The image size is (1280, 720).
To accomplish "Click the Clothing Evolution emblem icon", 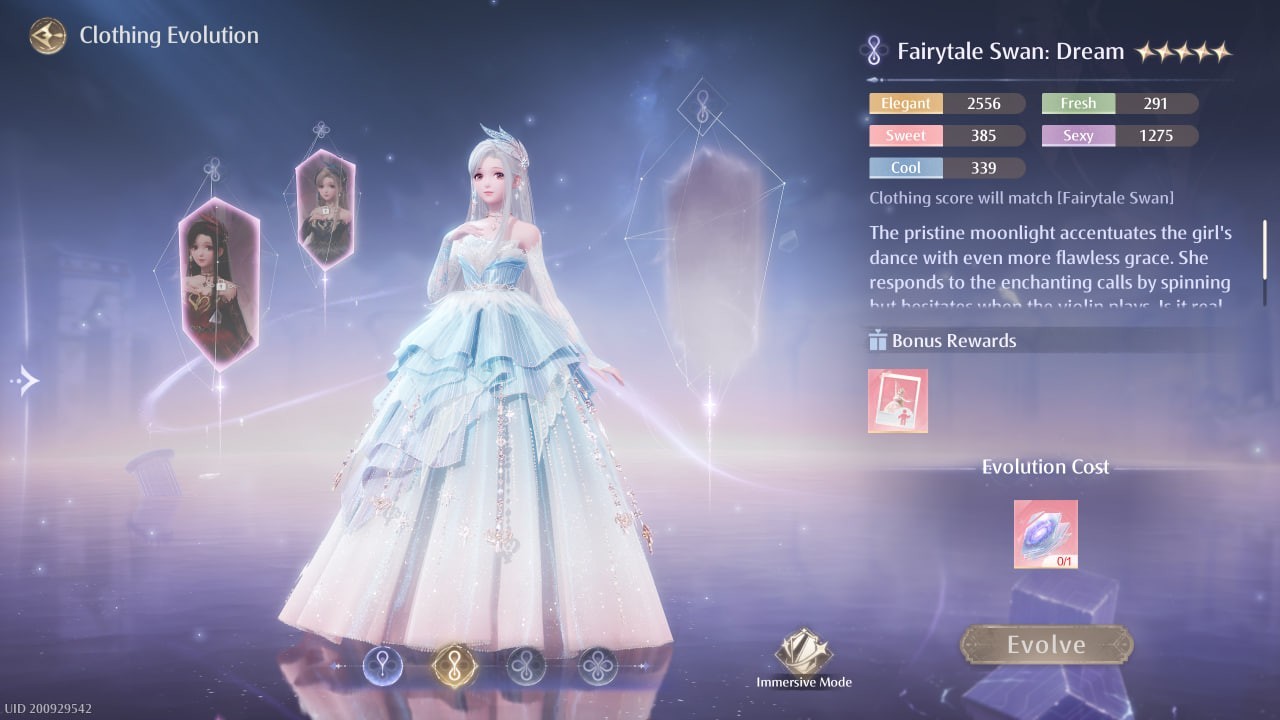I will (x=47, y=36).
